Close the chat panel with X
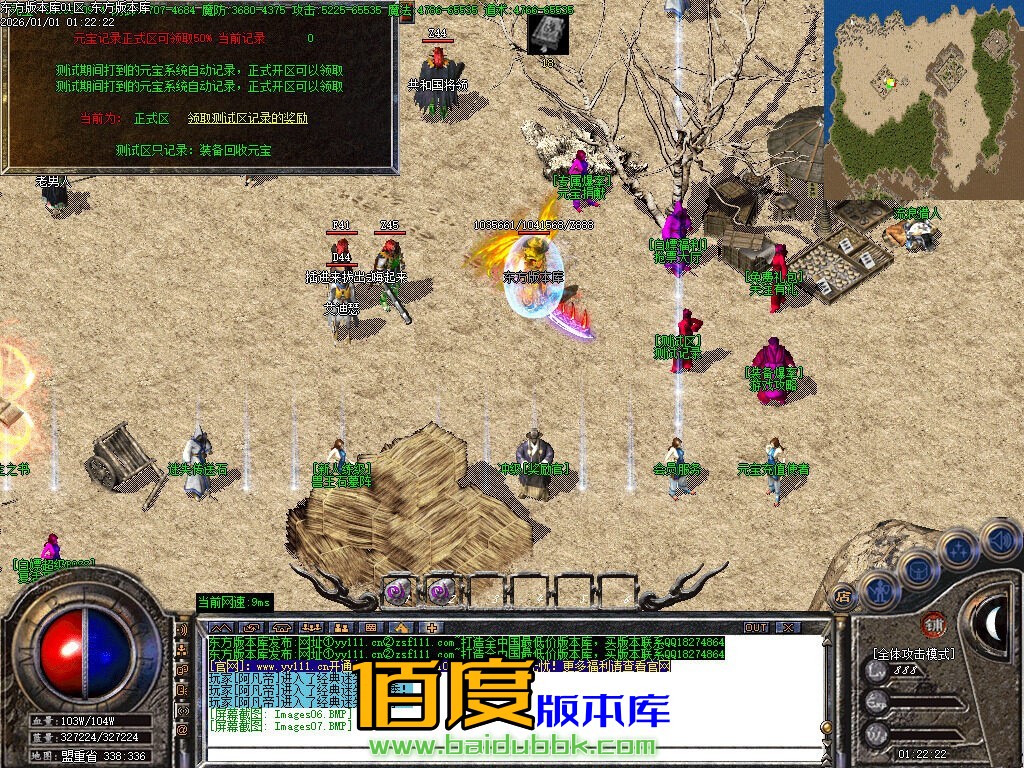The image size is (1024, 768). point(788,627)
